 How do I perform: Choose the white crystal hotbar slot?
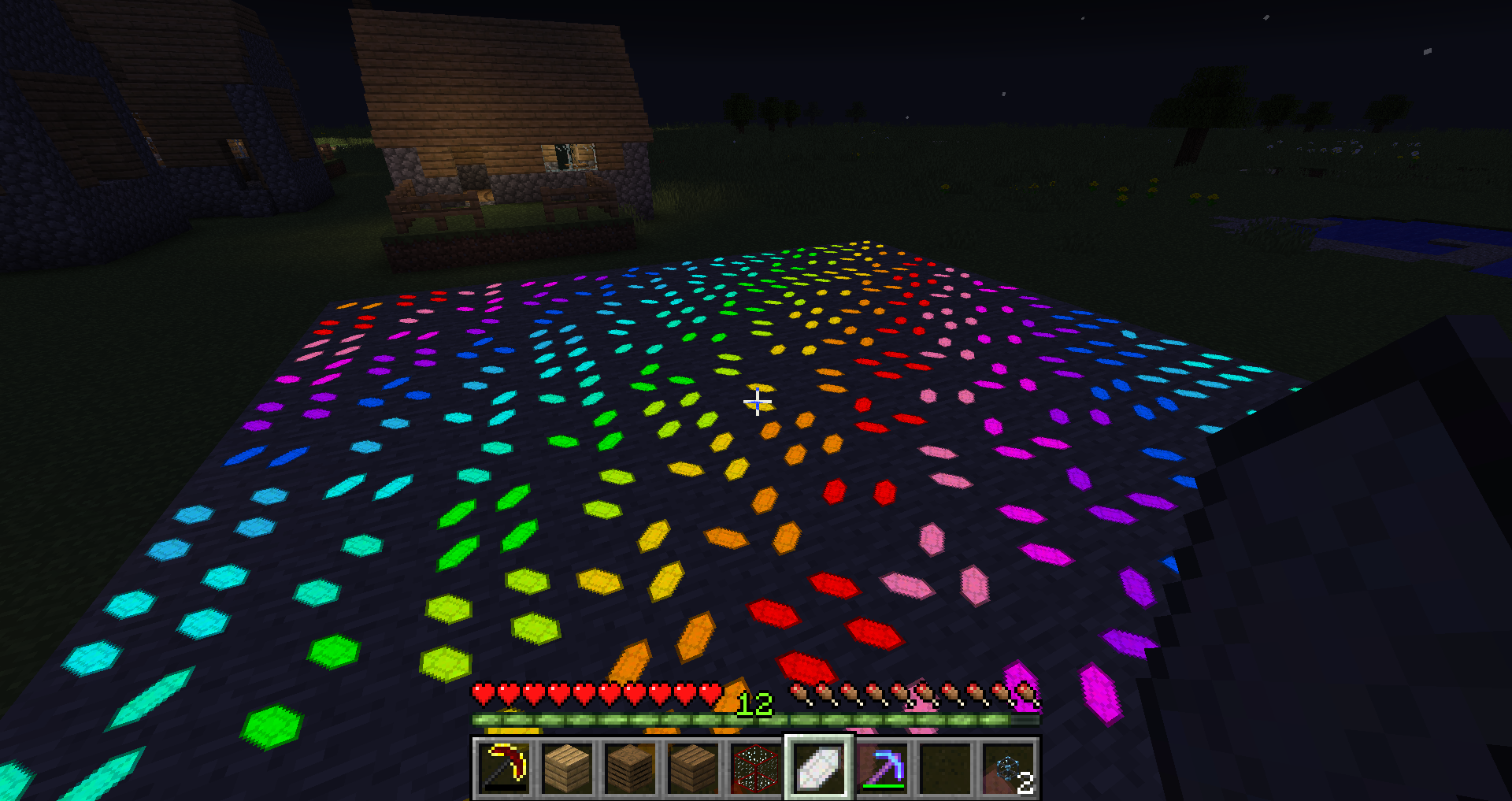point(819,767)
